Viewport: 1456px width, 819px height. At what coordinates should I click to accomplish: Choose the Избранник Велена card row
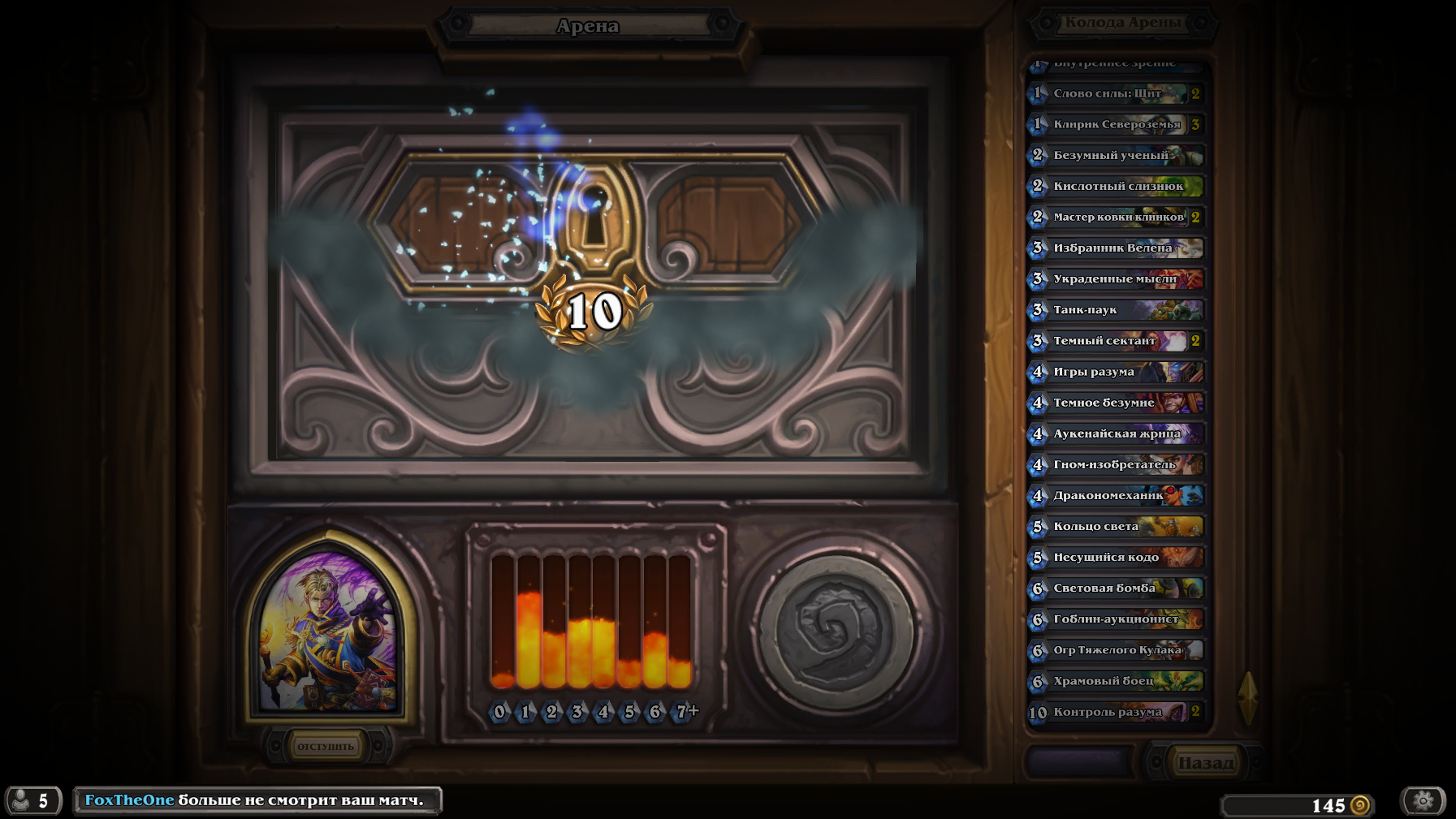[1116, 248]
